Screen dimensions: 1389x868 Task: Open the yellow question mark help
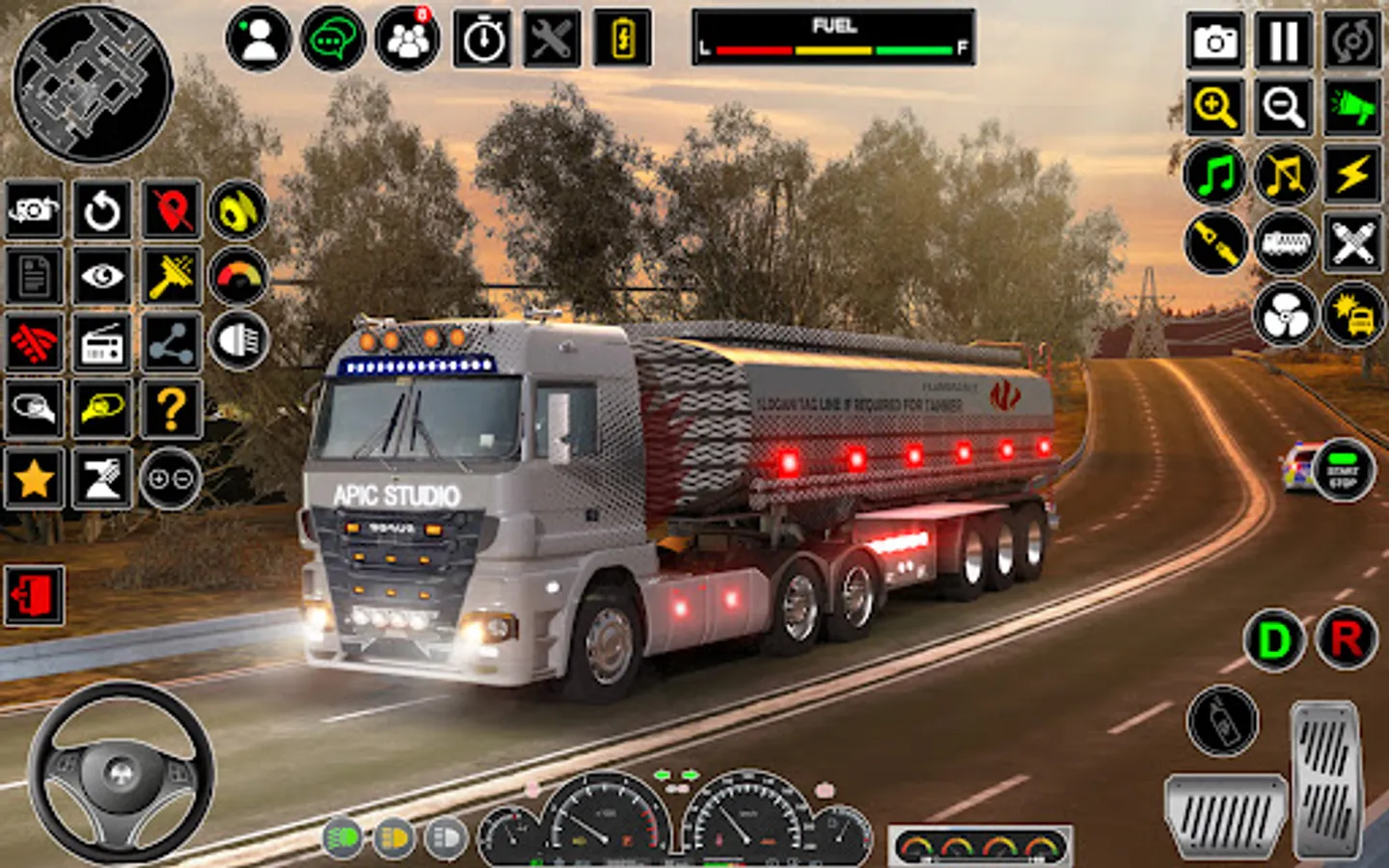pyautogui.click(x=171, y=409)
